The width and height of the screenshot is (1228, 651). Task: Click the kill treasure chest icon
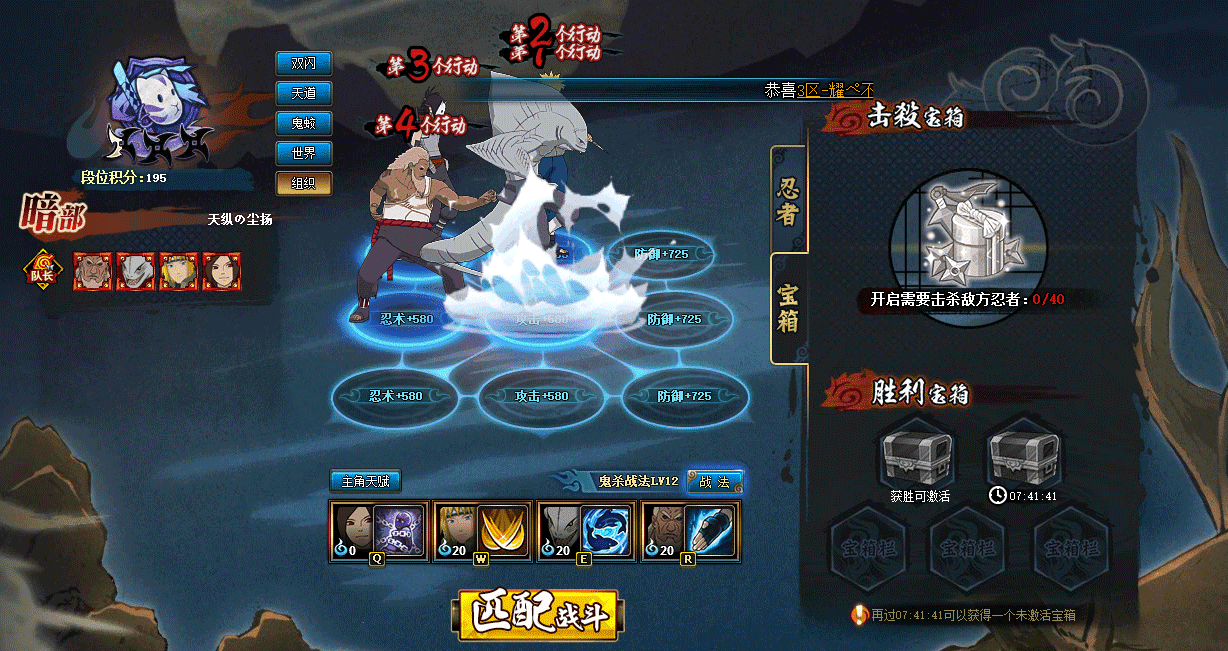[x=968, y=233]
